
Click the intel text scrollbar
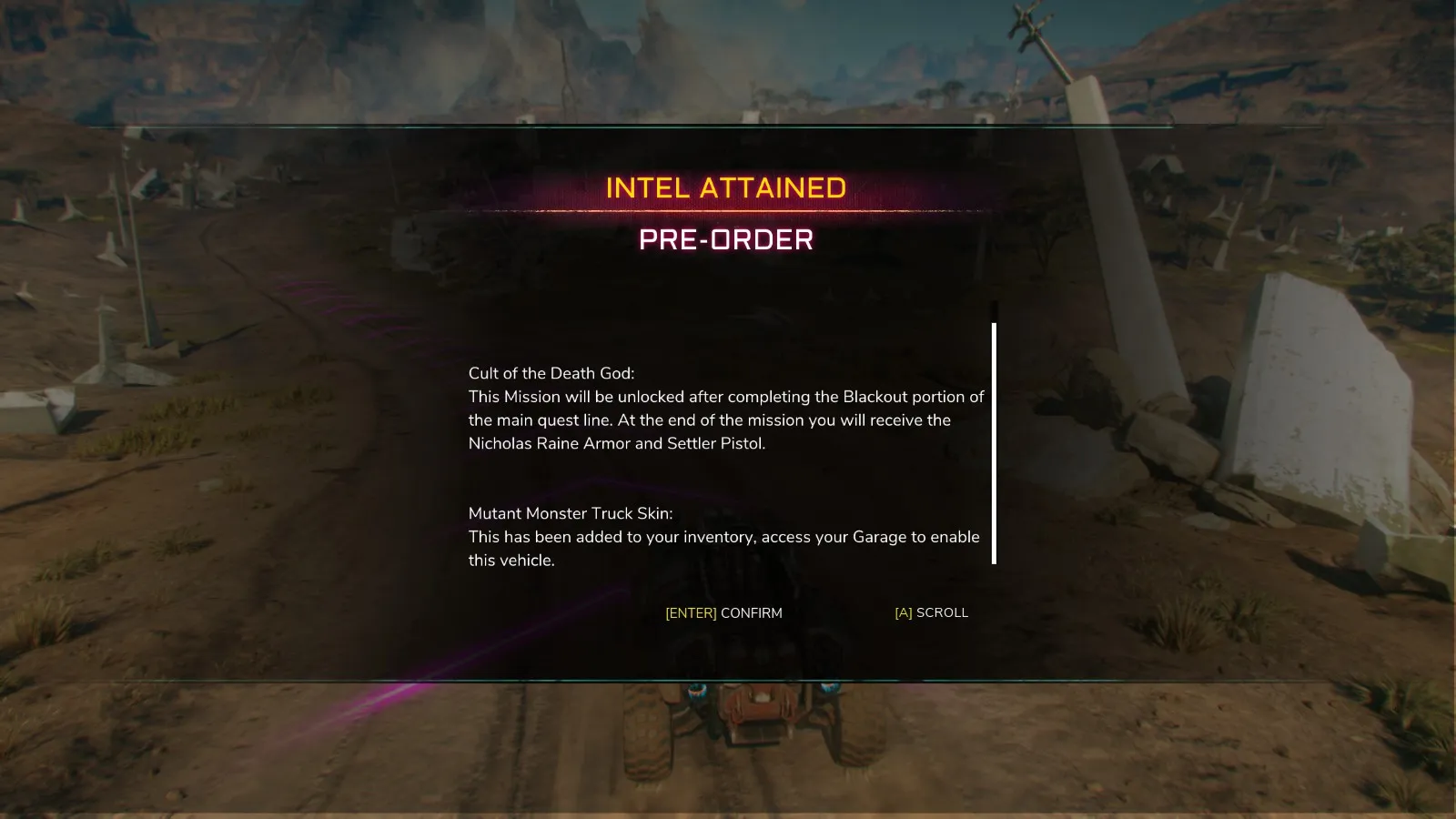coord(994,443)
